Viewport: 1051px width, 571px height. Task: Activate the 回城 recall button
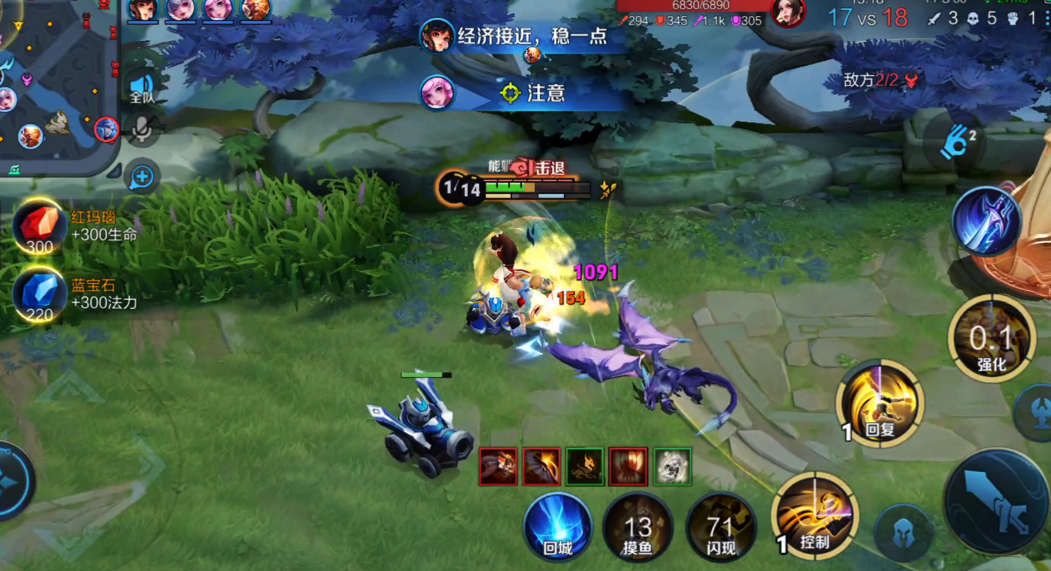558,525
